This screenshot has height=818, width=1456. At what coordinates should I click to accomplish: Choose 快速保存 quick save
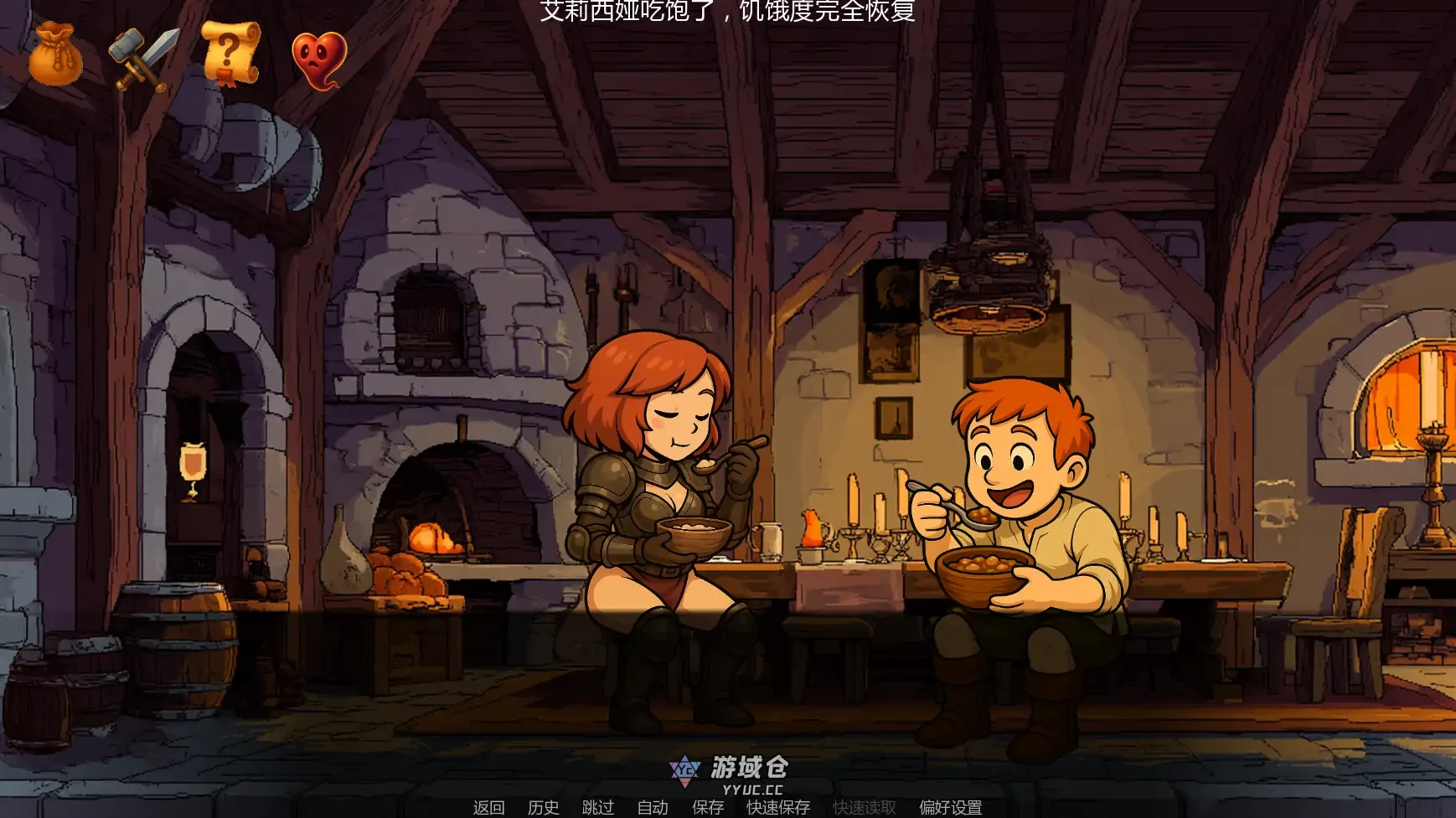tap(778, 807)
